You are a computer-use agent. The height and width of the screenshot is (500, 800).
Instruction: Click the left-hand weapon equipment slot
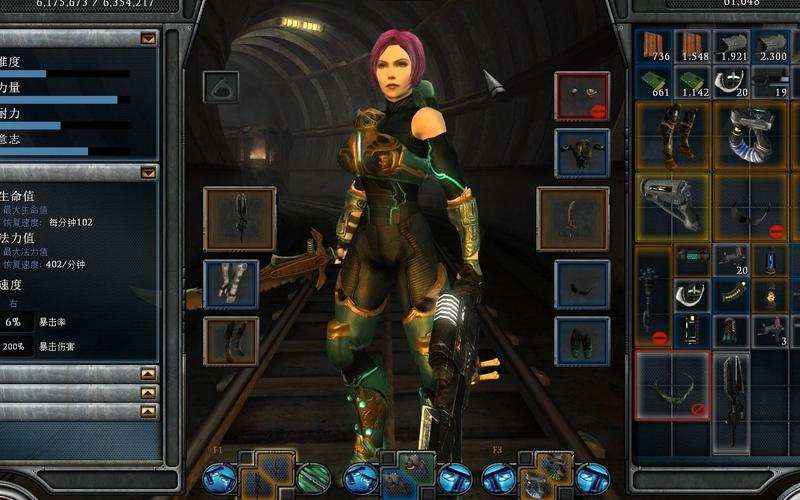pos(239,218)
